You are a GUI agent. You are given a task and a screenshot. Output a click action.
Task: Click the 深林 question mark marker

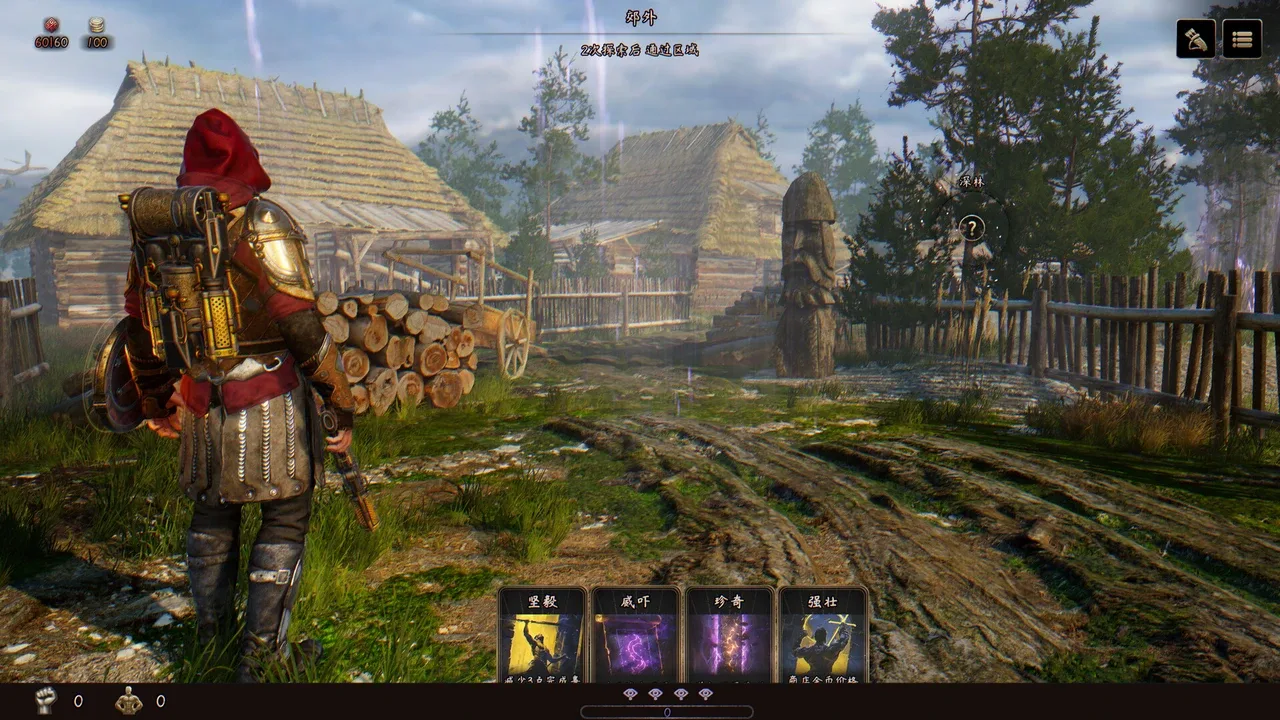point(971,228)
